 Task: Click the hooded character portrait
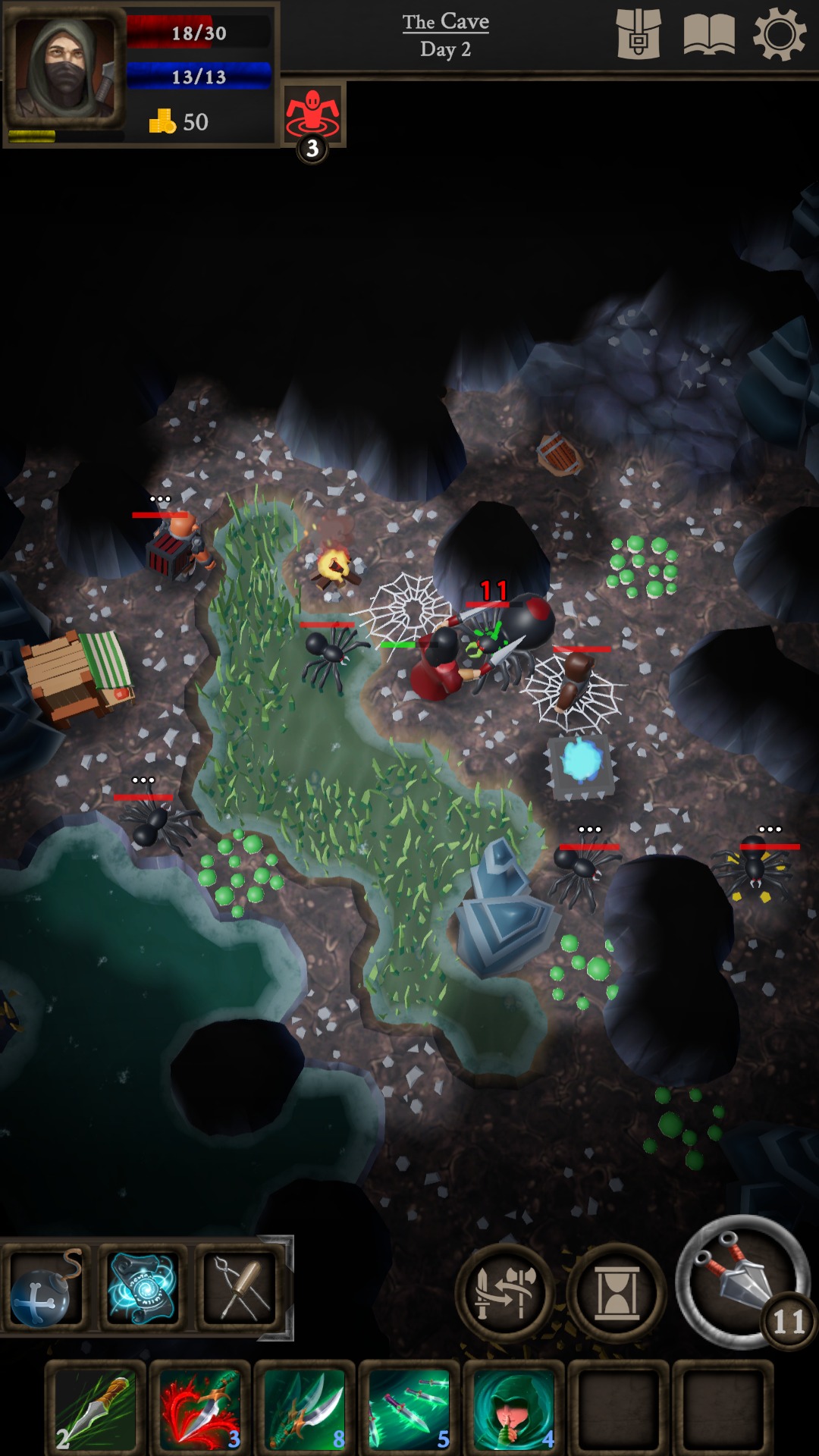pyautogui.click(x=65, y=68)
